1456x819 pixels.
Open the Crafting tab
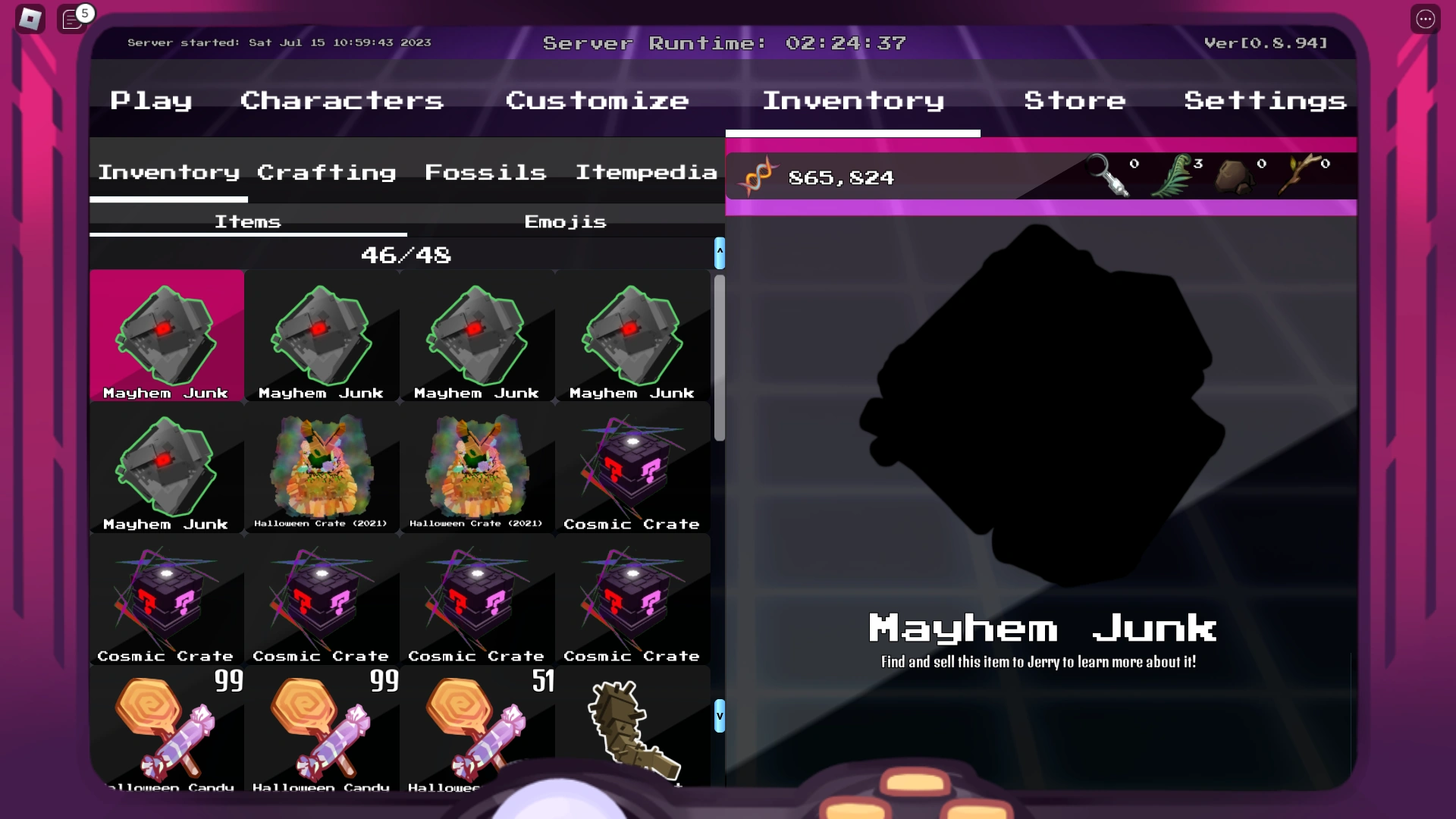(x=326, y=172)
